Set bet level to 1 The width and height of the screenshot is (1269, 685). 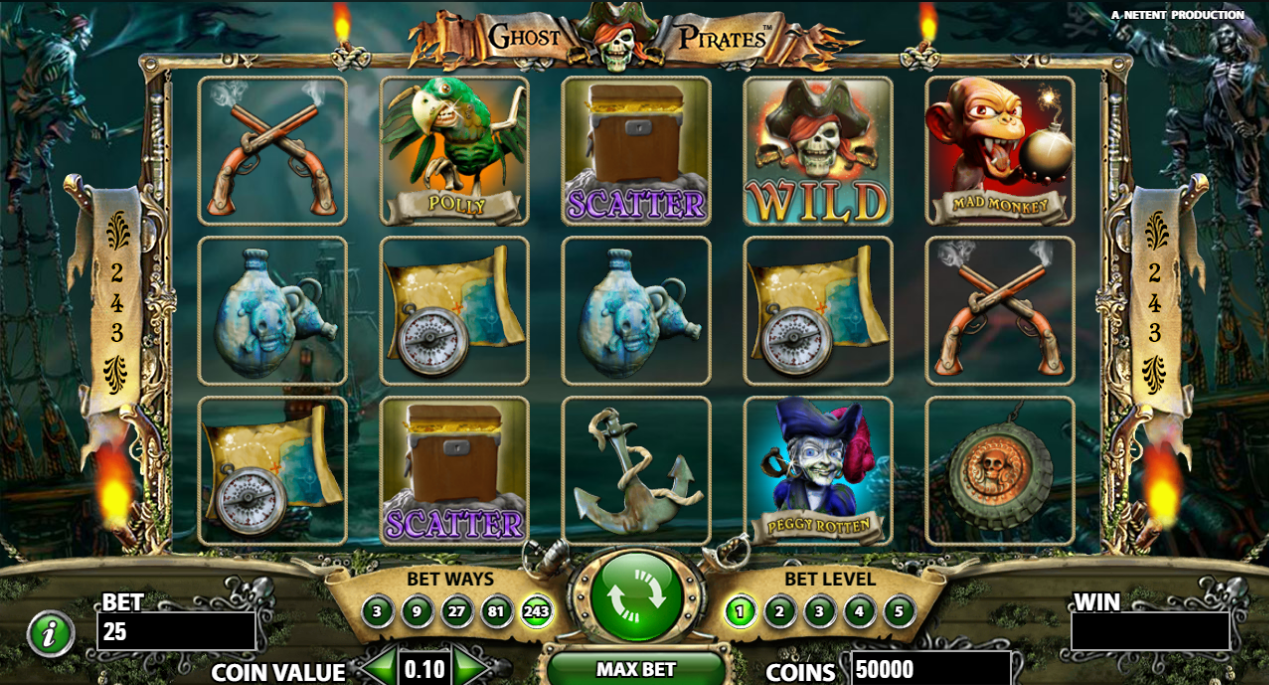(740, 611)
